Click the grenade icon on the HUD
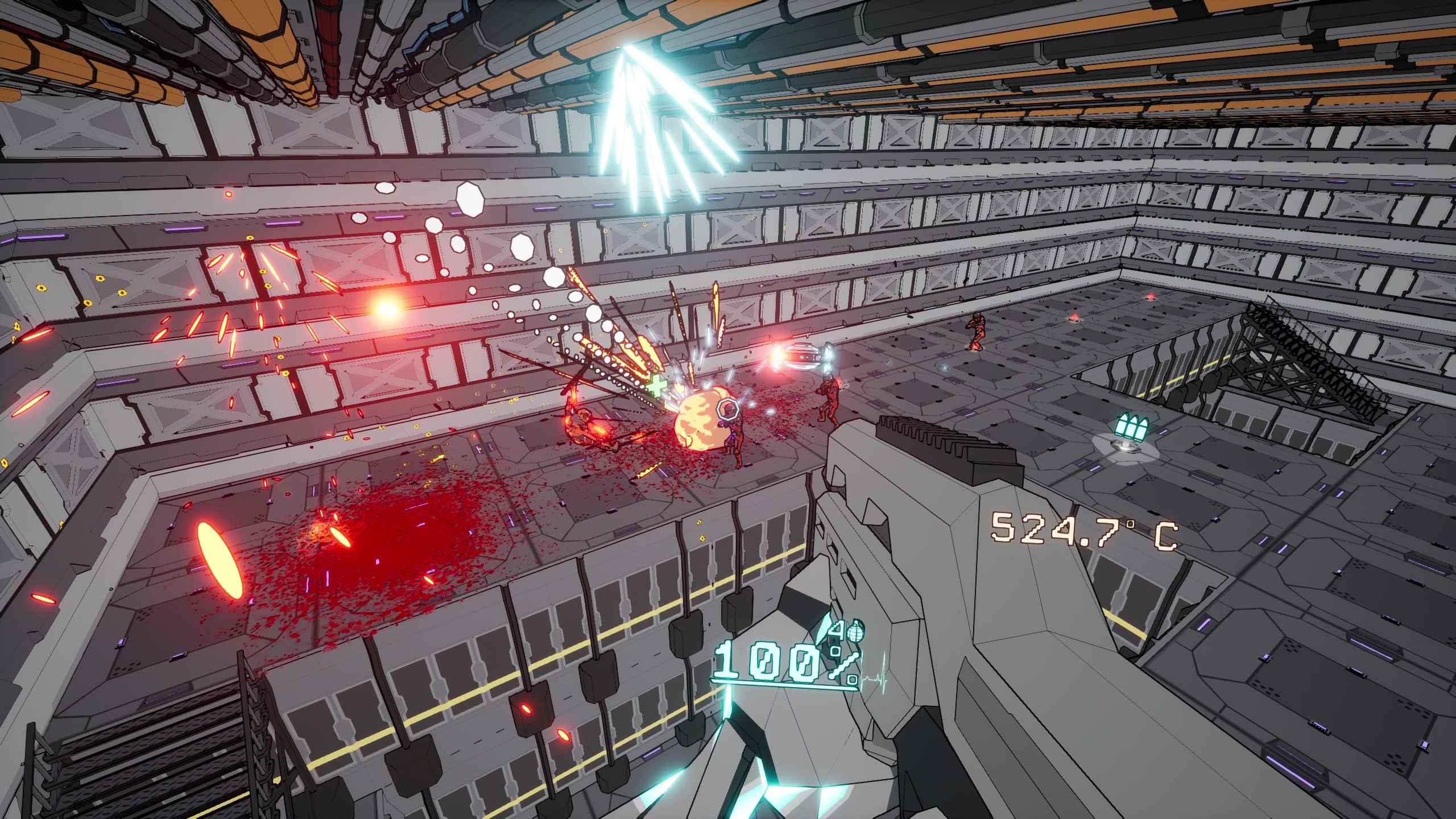1456x819 pixels. (x=855, y=631)
